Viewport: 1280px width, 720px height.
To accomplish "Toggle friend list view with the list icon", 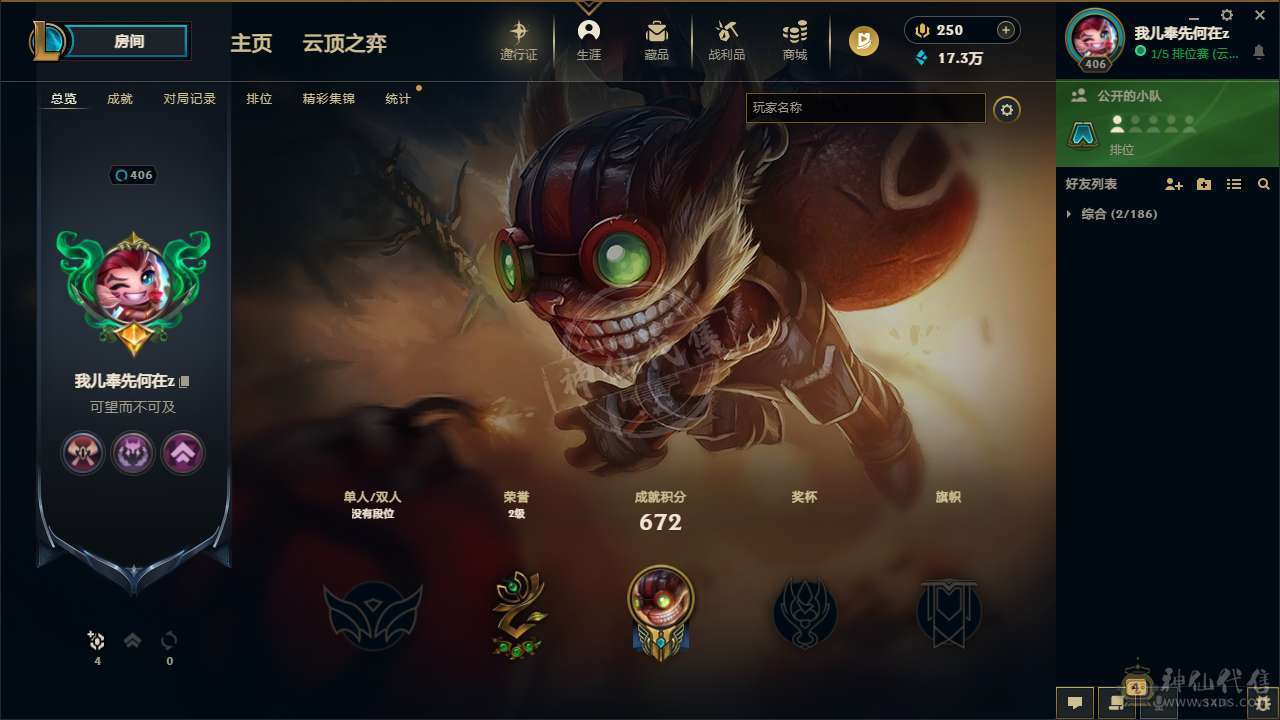I will [1233, 184].
